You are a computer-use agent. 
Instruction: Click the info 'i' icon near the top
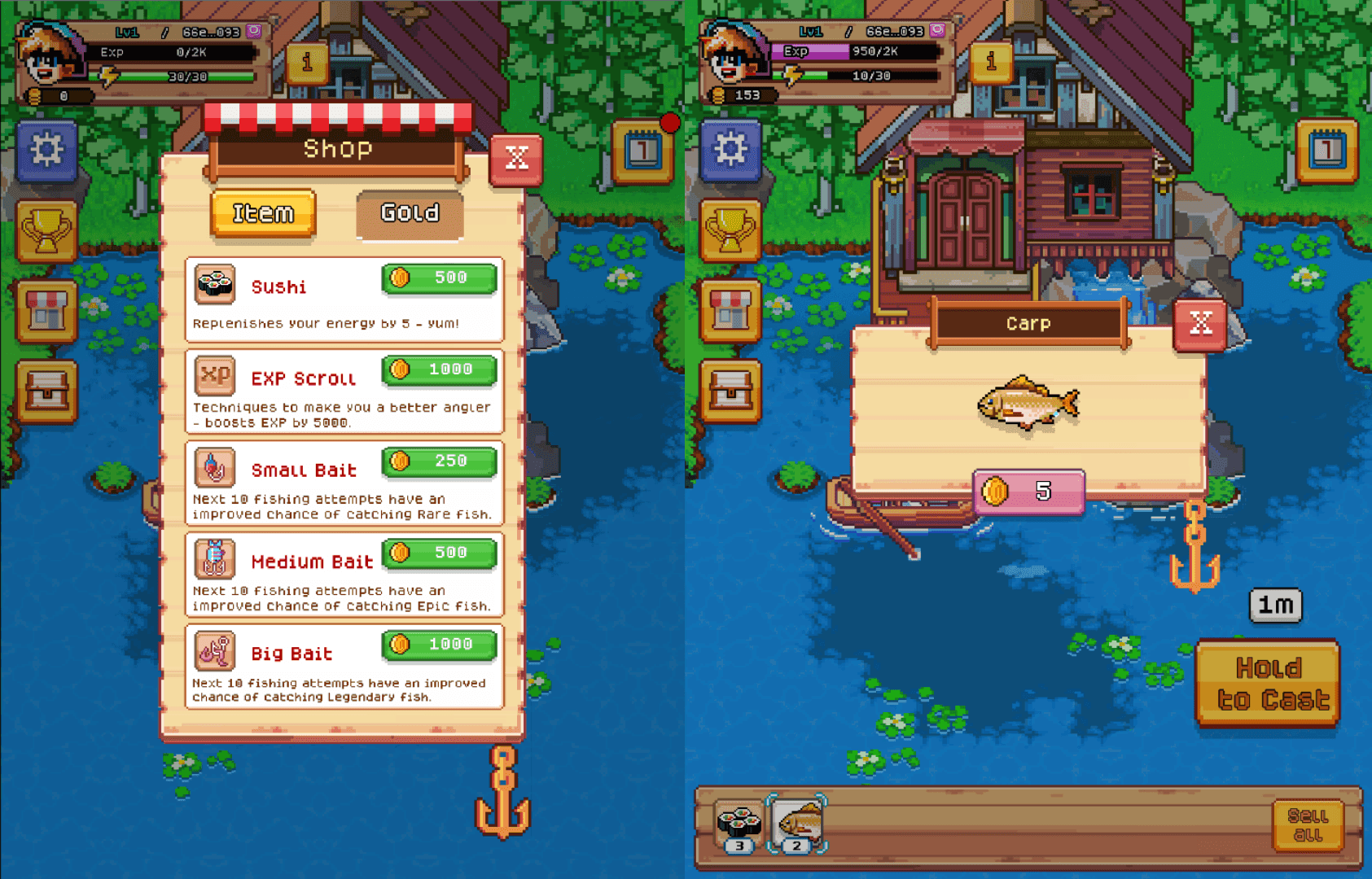(x=308, y=63)
